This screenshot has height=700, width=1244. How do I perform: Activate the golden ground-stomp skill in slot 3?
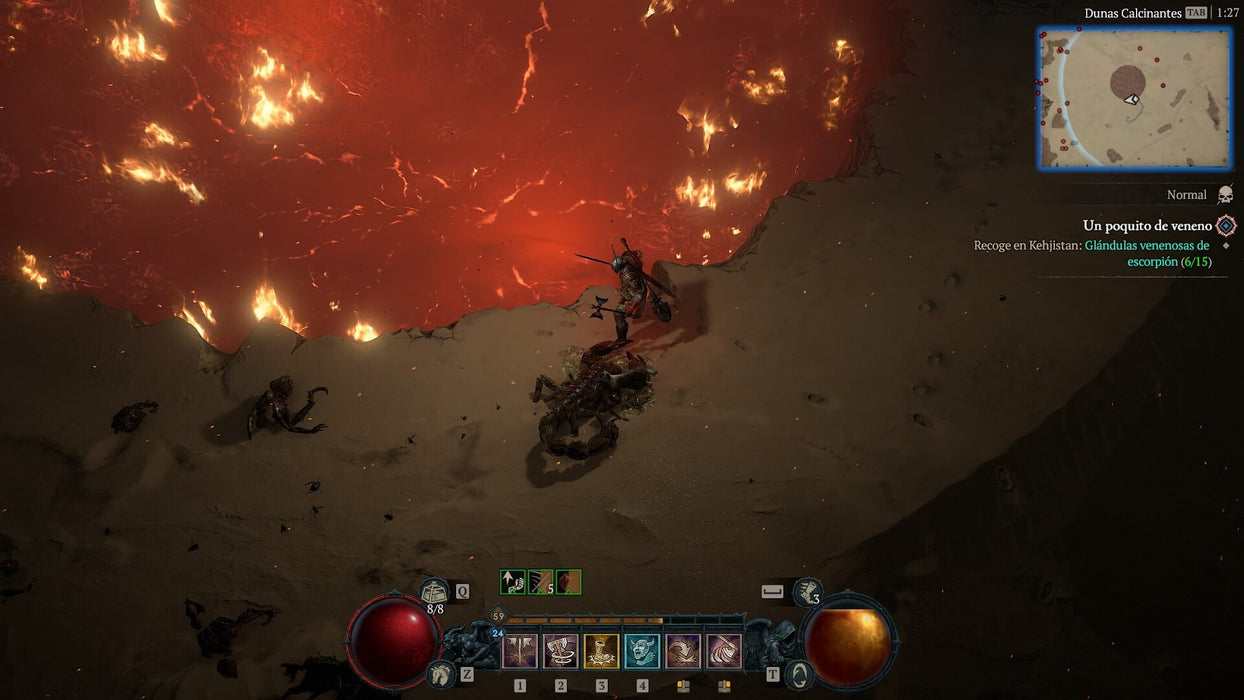point(602,651)
